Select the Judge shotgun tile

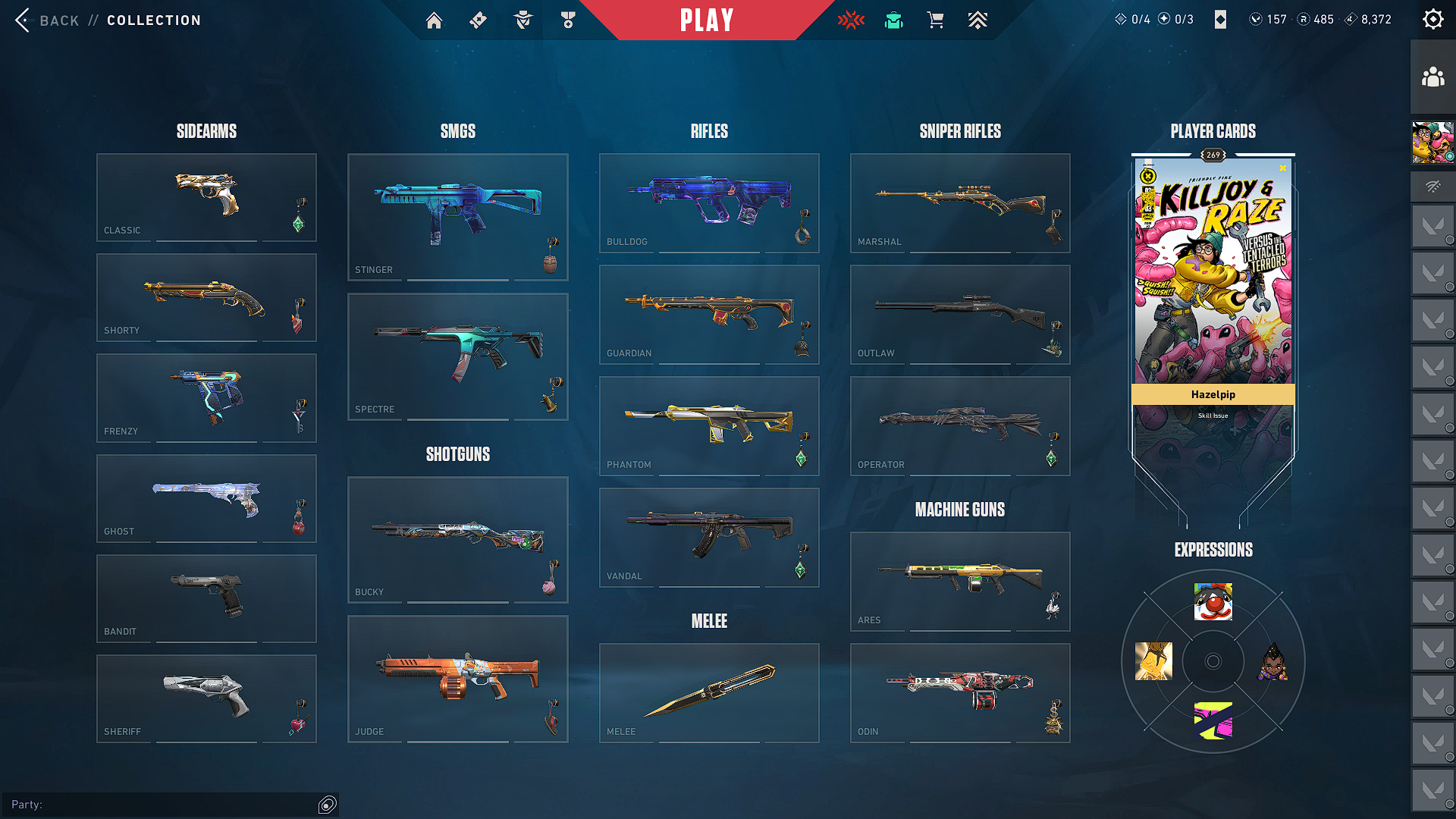pos(457,679)
